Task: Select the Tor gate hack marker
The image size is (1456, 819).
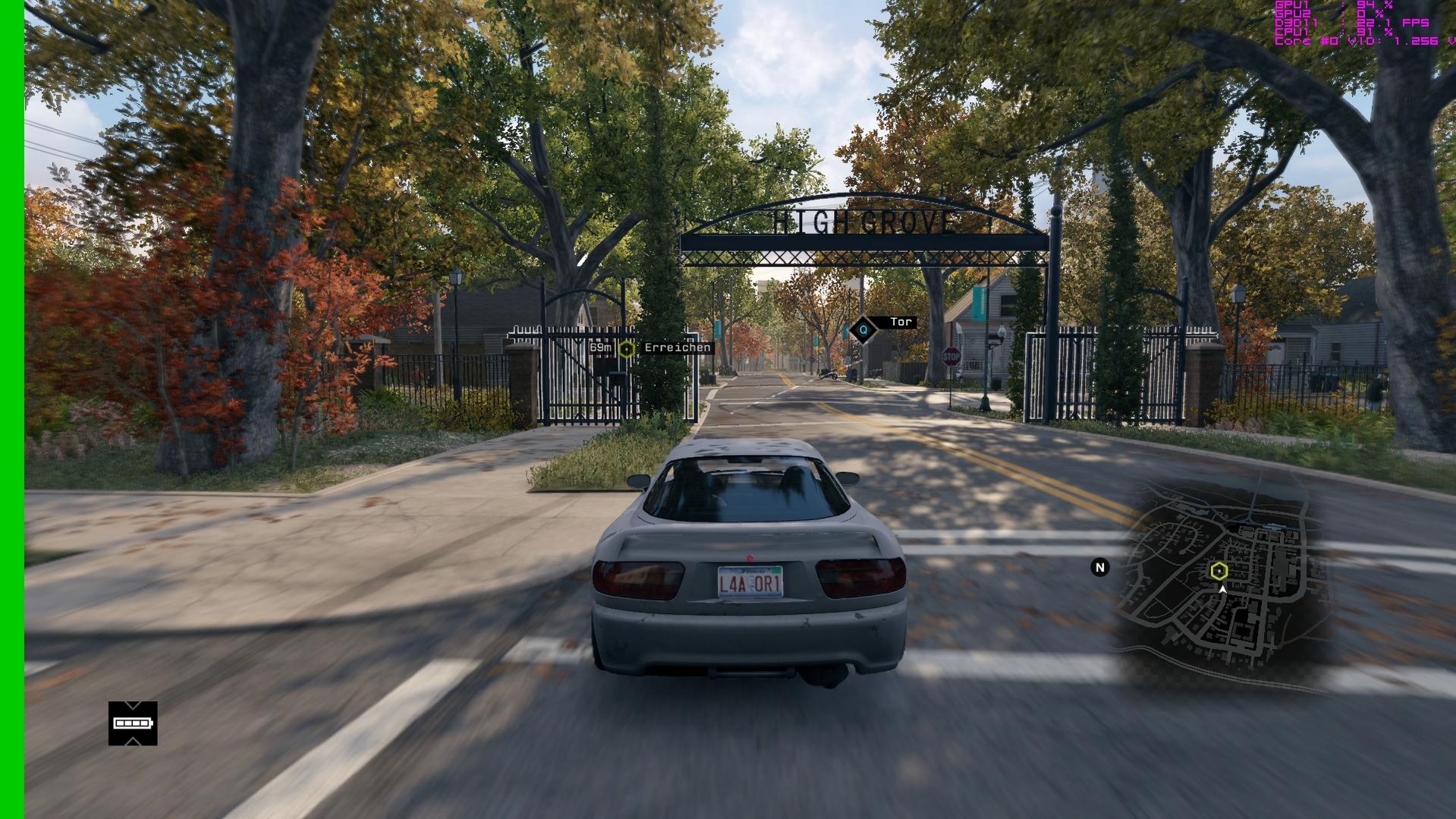Action: (x=863, y=330)
